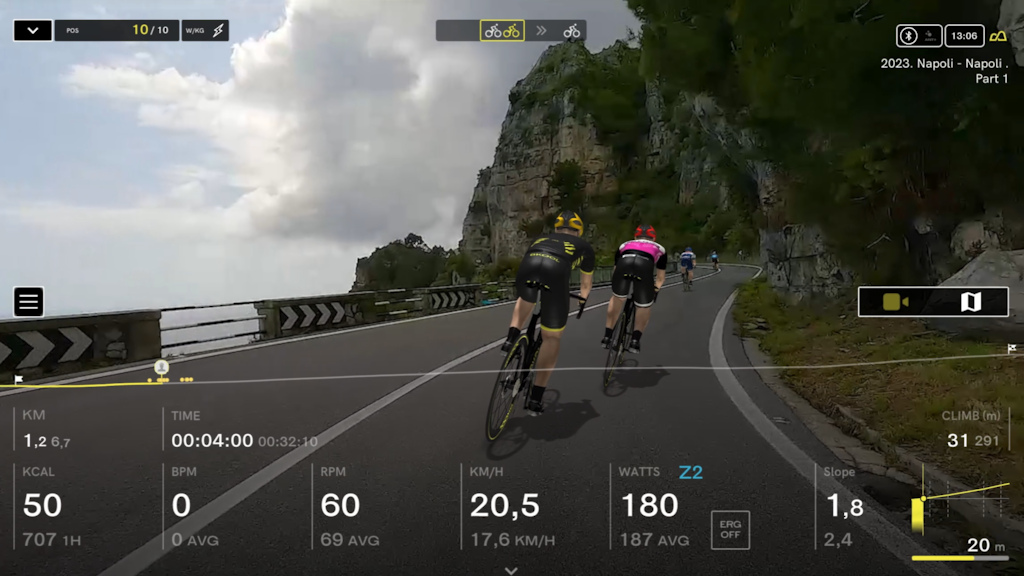The height and width of the screenshot is (576, 1024).
Task: Expand the top-left dropdown arrow
Action: (33, 31)
